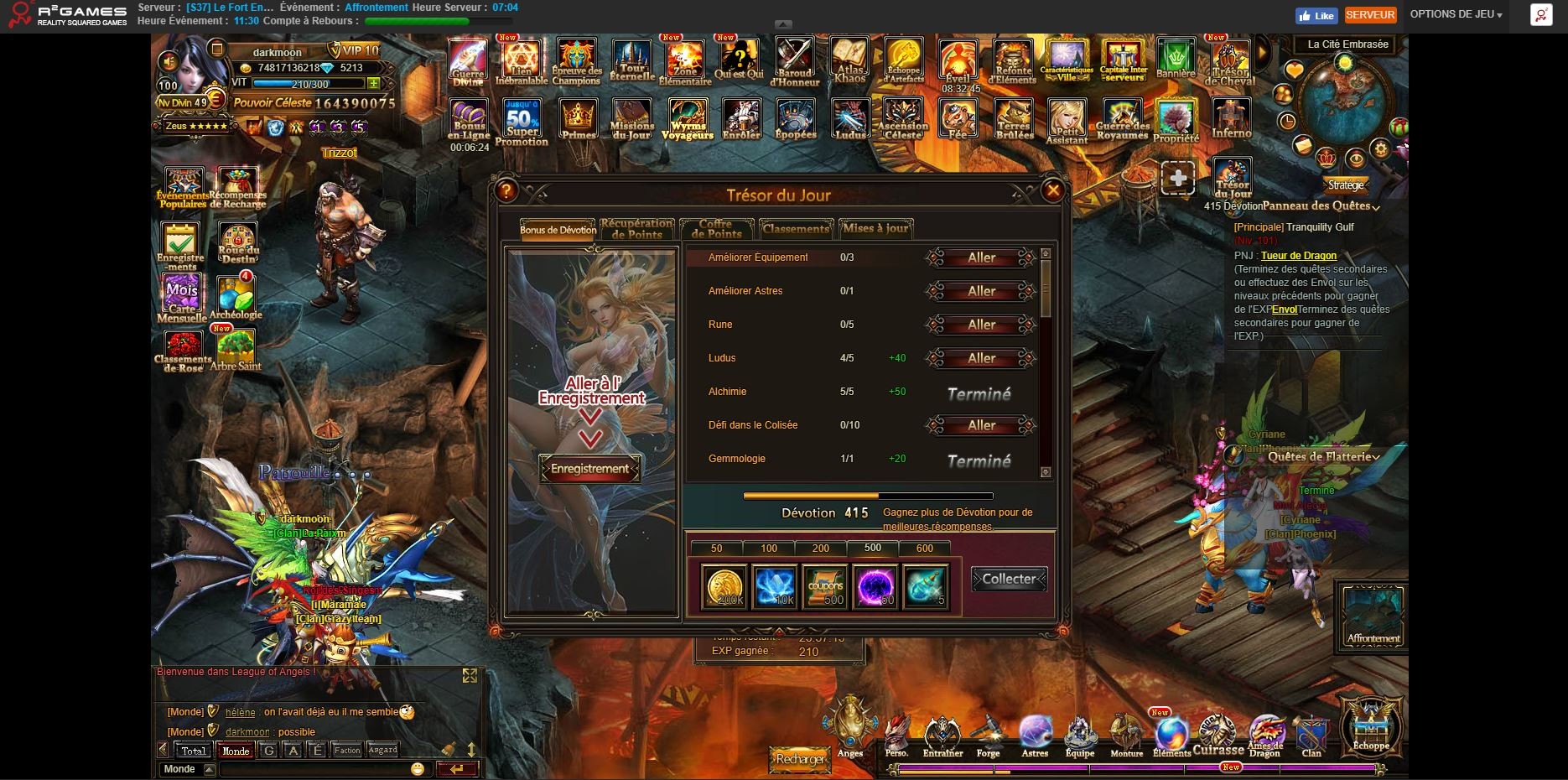Open the help button of Trésor du Jour
Image resolution: width=1568 pixels, height=780 pixels.
pos(506,191)
